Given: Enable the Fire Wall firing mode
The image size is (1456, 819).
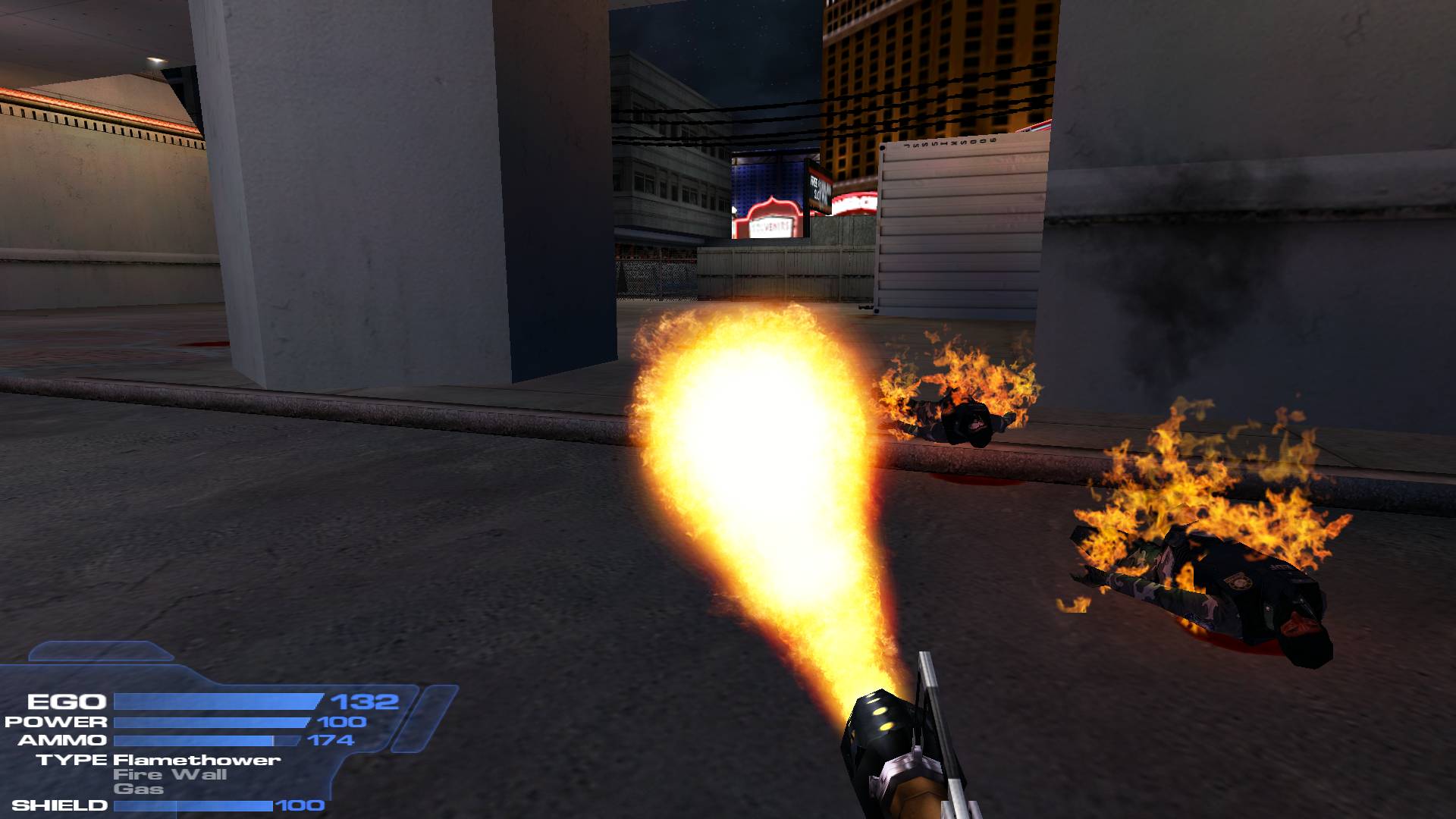Looking at the screenshot, I should coord(171,775).
